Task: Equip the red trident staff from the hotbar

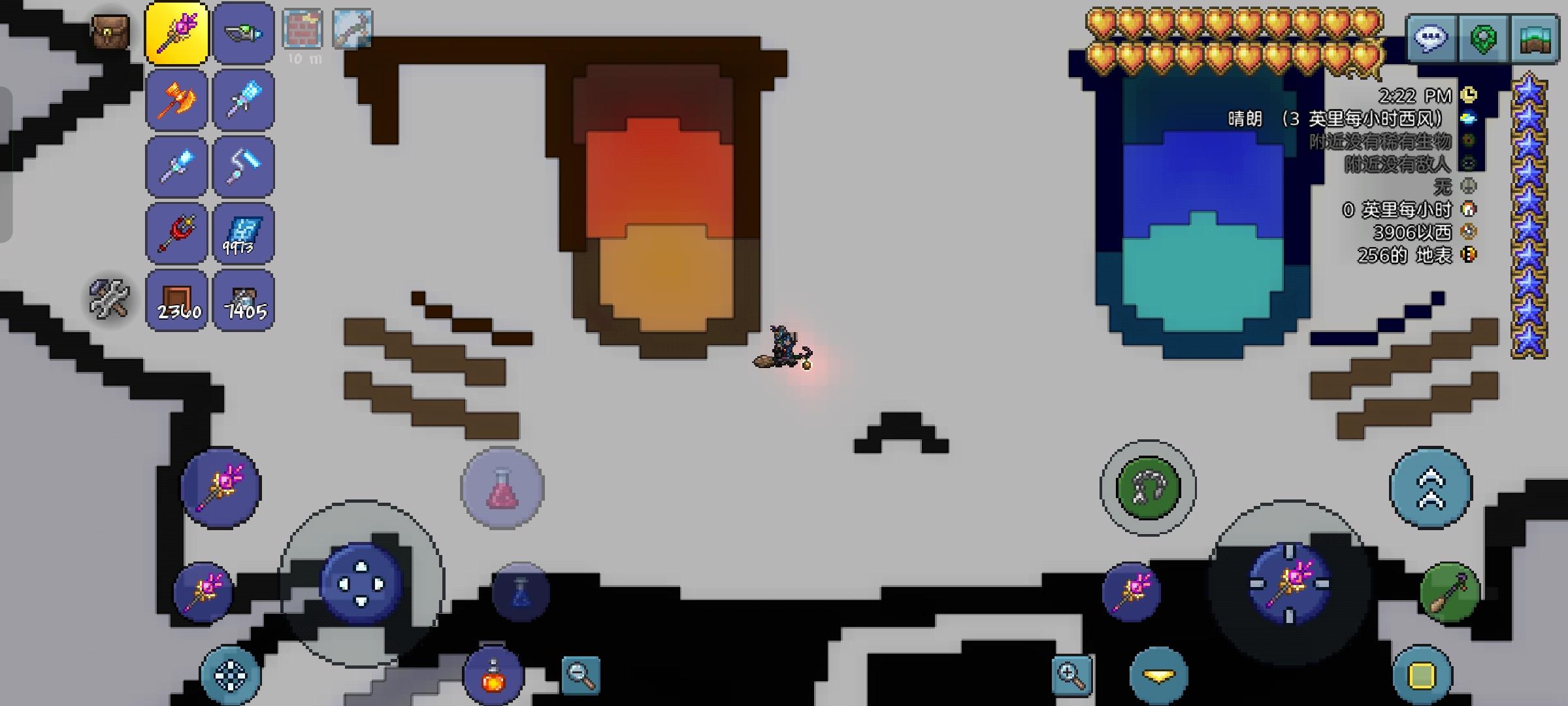Action: [x=176, y=233]
